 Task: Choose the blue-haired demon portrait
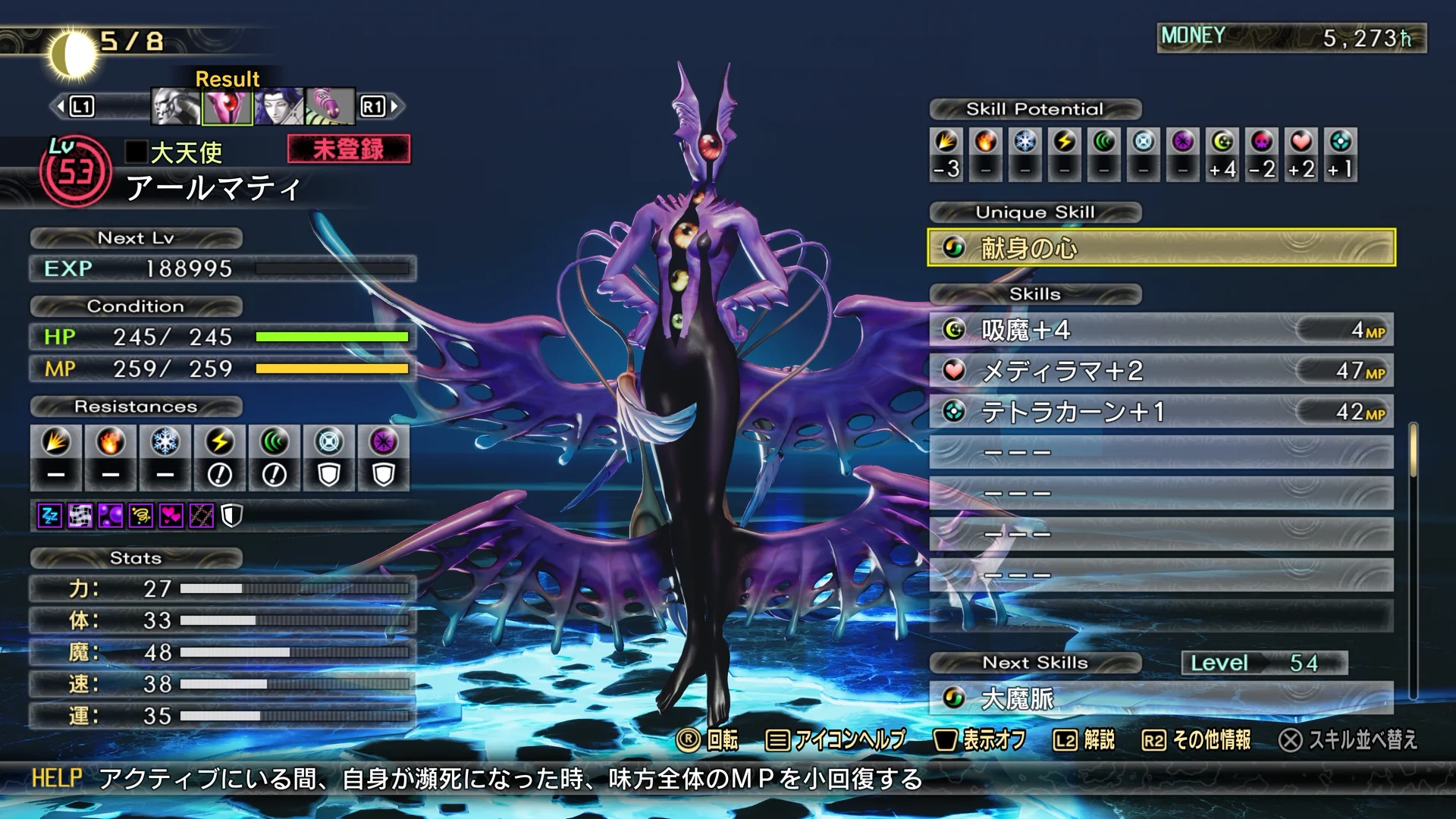[279, 106]
